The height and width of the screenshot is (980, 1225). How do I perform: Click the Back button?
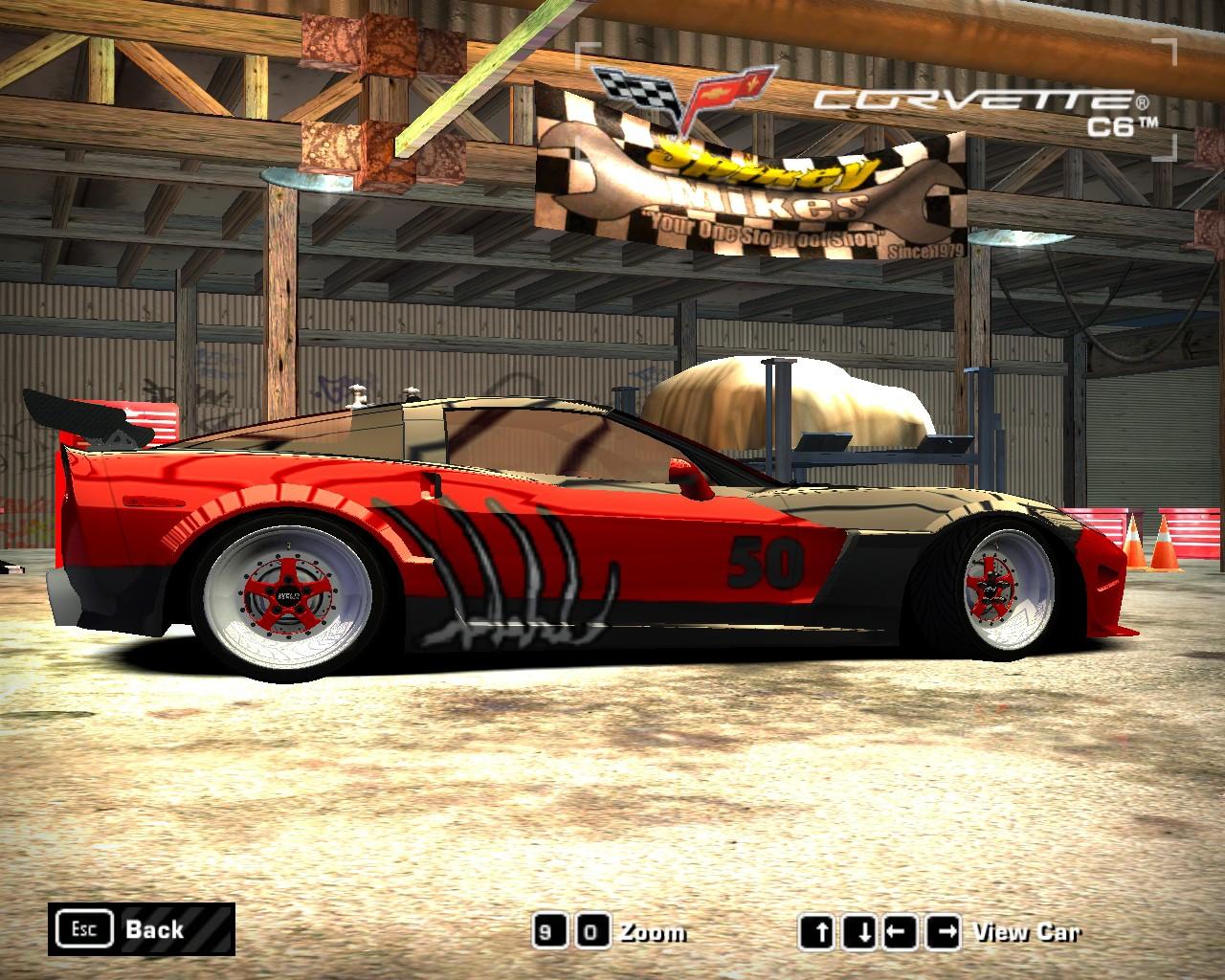[x=153, y=928]
